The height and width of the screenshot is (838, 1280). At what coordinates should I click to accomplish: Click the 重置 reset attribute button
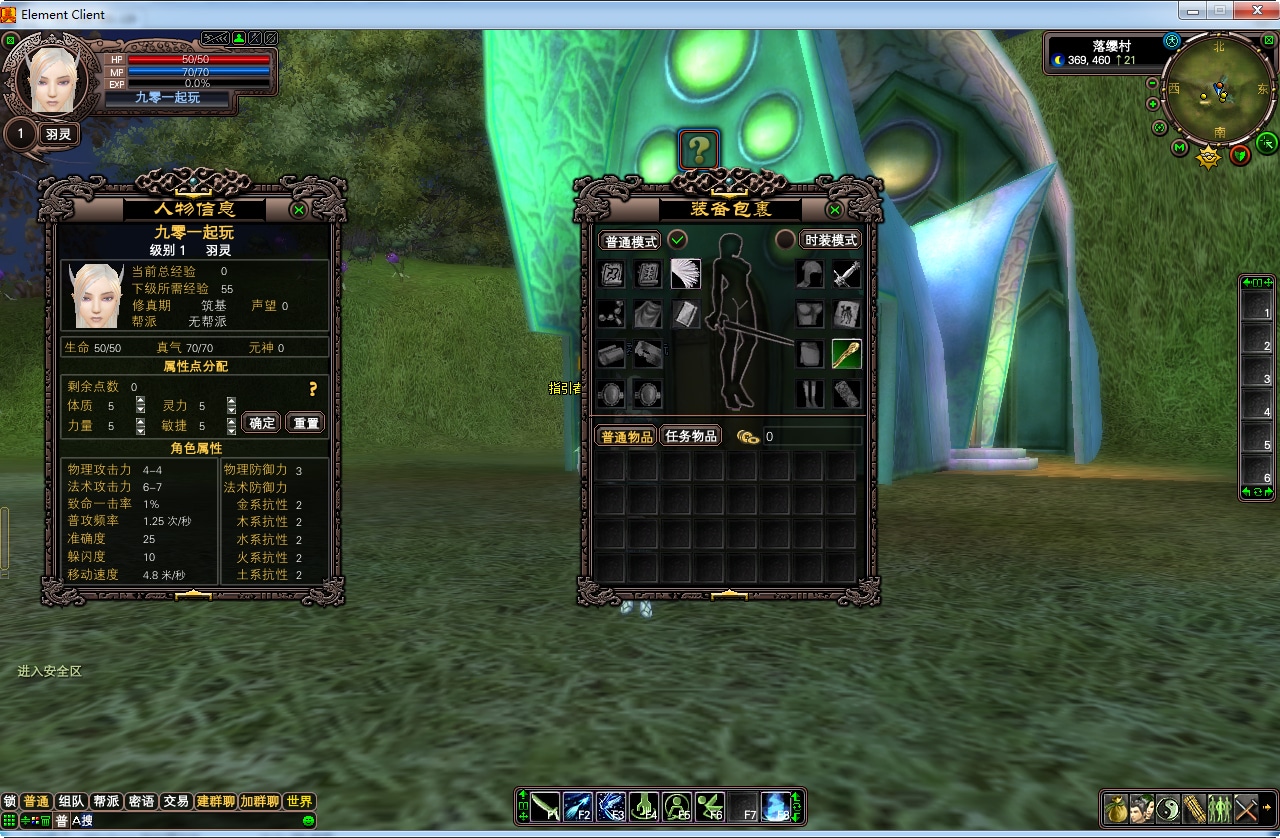click(306, 423)
